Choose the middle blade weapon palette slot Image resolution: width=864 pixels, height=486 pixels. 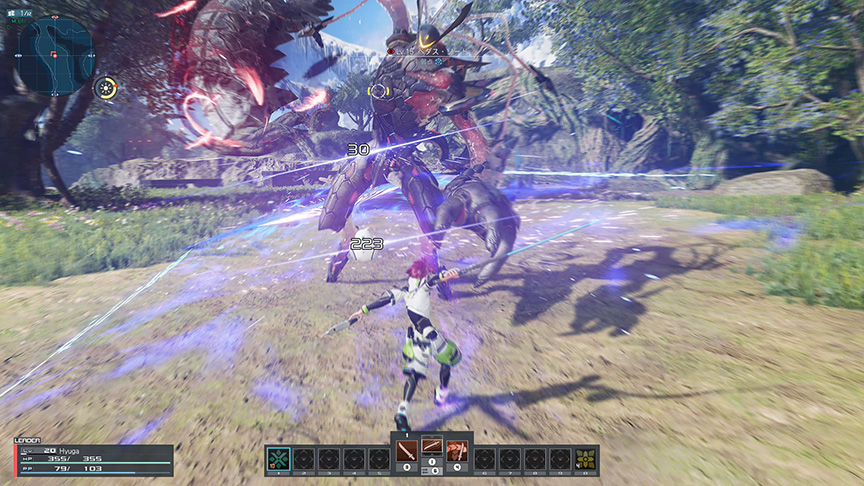[x=432, y=448]
